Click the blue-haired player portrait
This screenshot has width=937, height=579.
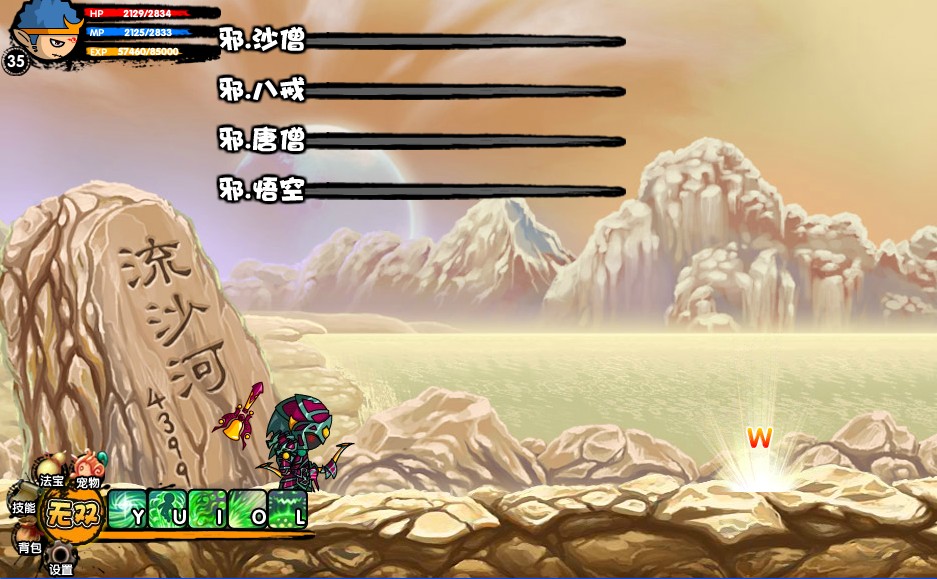click(47, 30)
